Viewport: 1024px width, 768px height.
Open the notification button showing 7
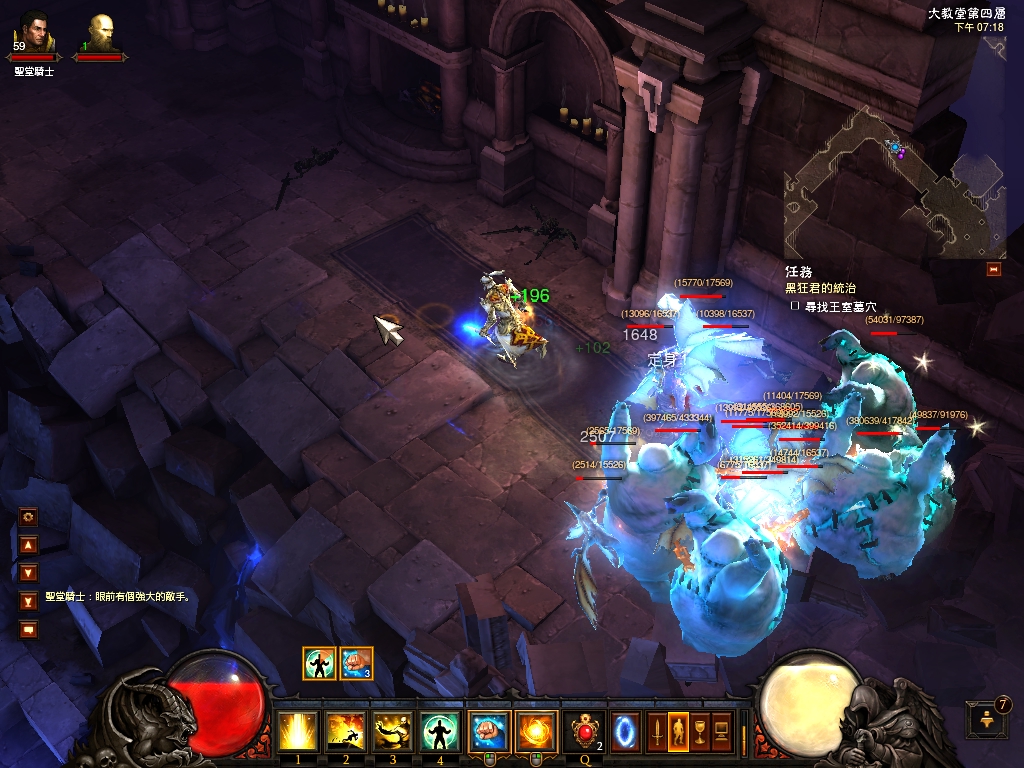(x=982, y=720)
